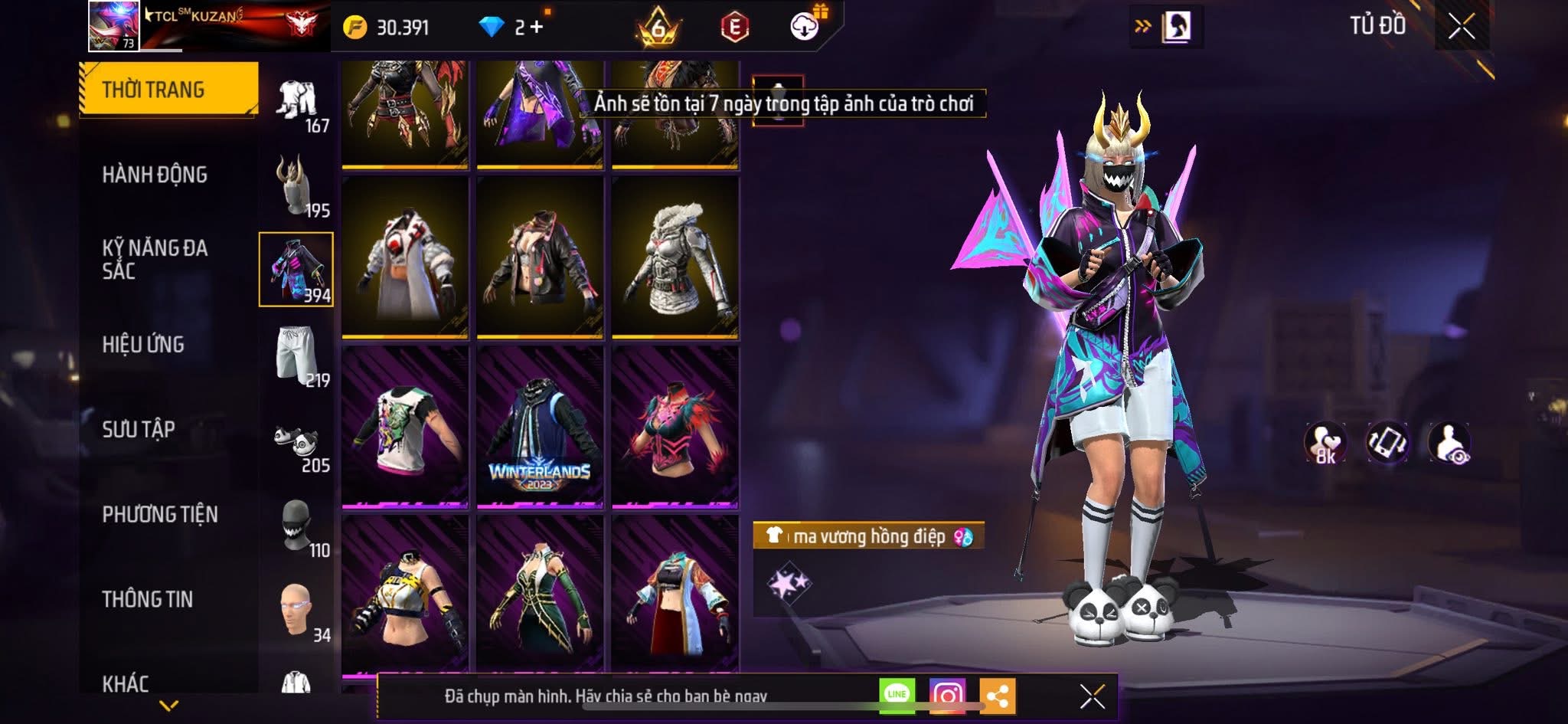Choose the white coat with red emblem
The image size is (1568, 724).
pos(405,257)
